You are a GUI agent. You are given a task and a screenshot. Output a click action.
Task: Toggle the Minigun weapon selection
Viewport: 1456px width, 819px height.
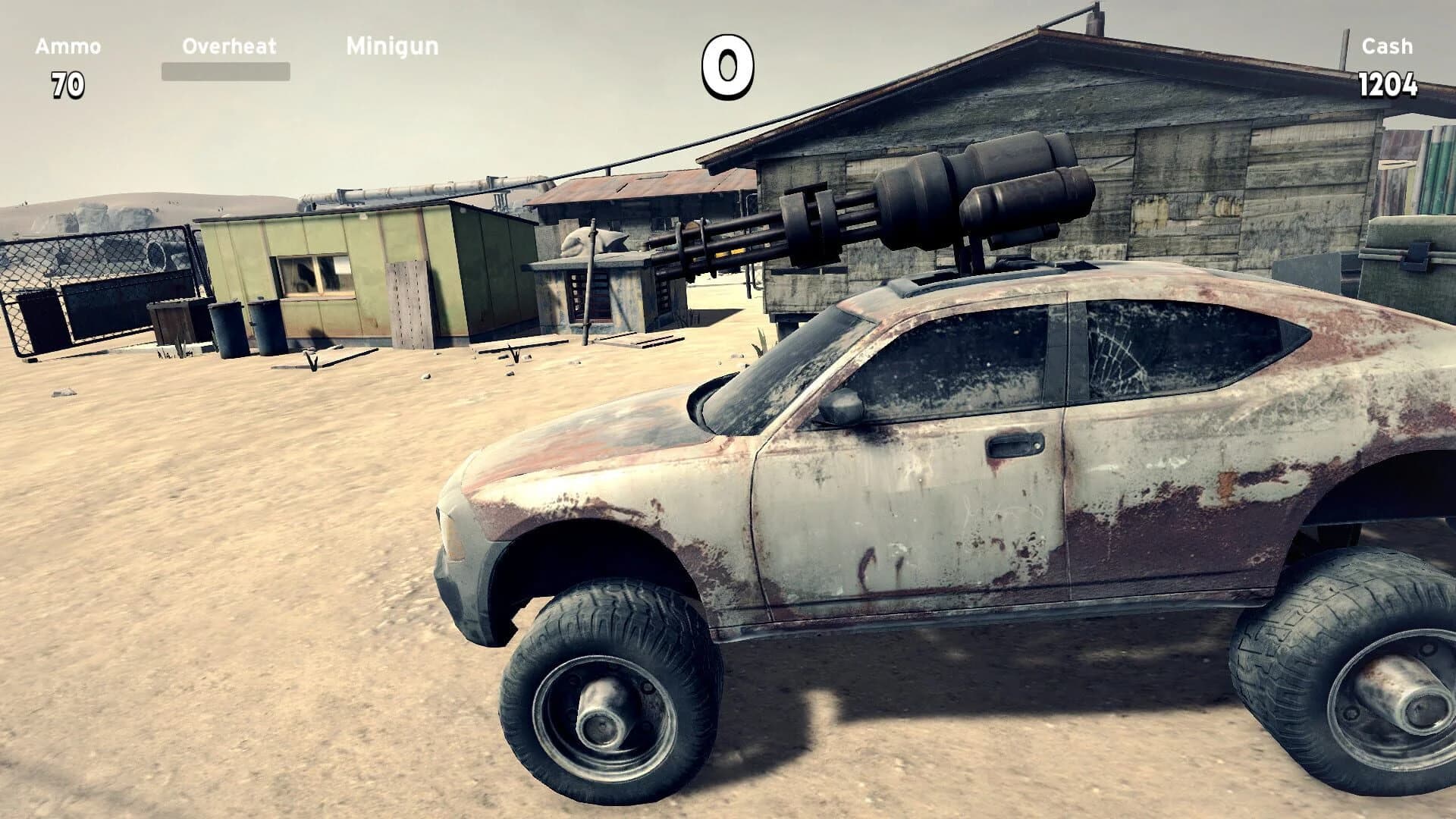(391, 47)
